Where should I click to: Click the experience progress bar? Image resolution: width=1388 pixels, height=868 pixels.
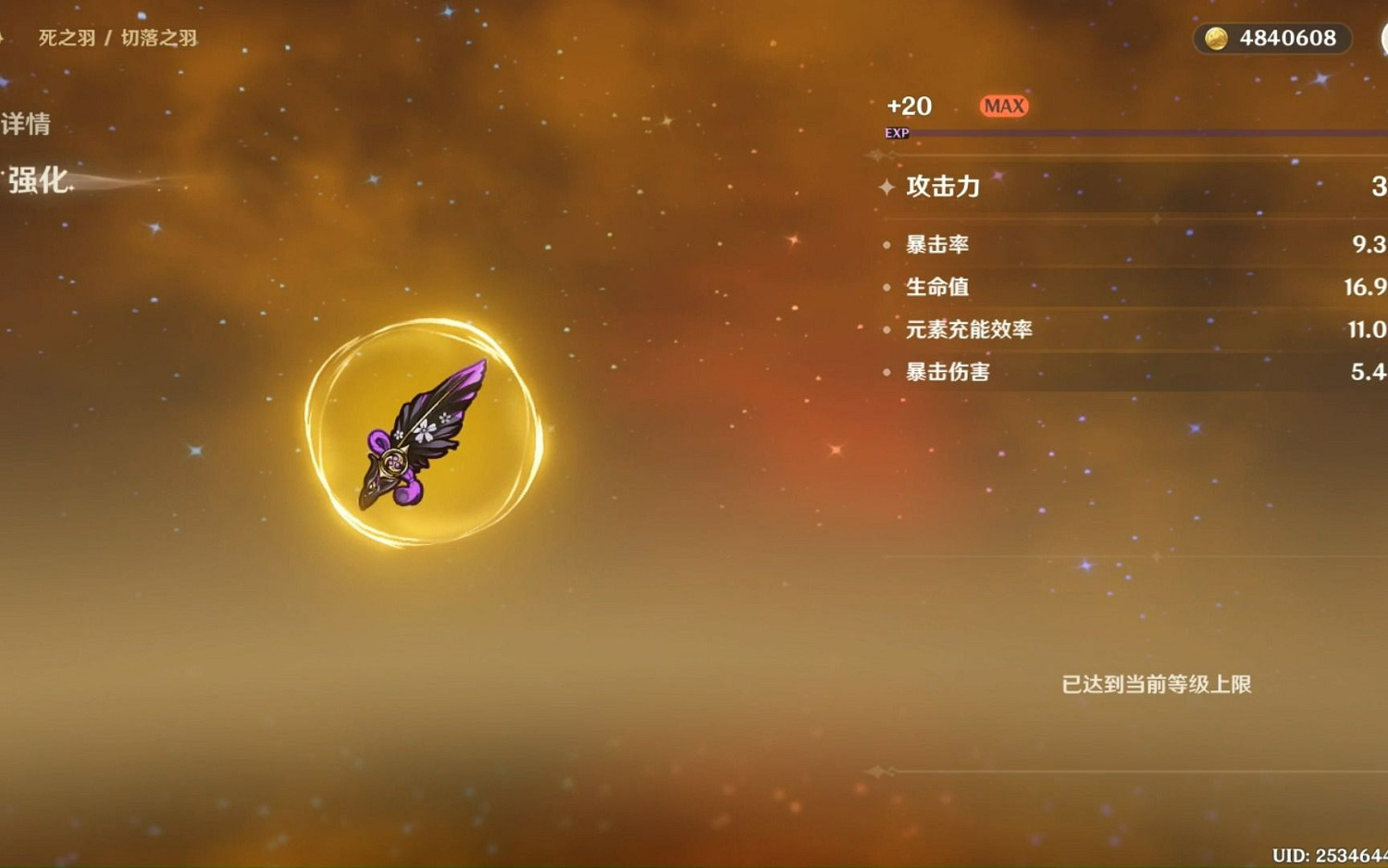pos(1147,132)
